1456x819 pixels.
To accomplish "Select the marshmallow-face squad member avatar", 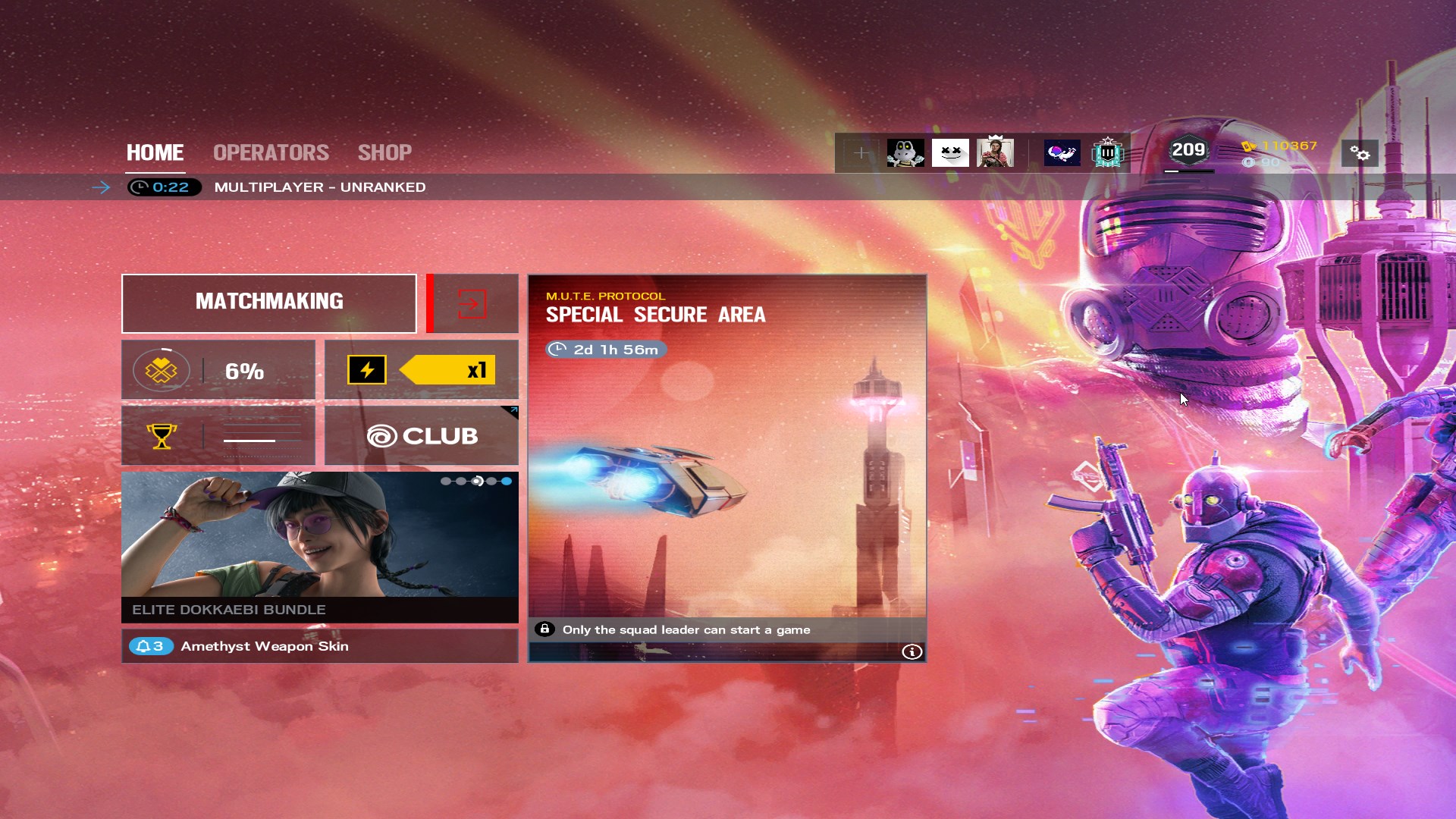I will click(950, 153).
